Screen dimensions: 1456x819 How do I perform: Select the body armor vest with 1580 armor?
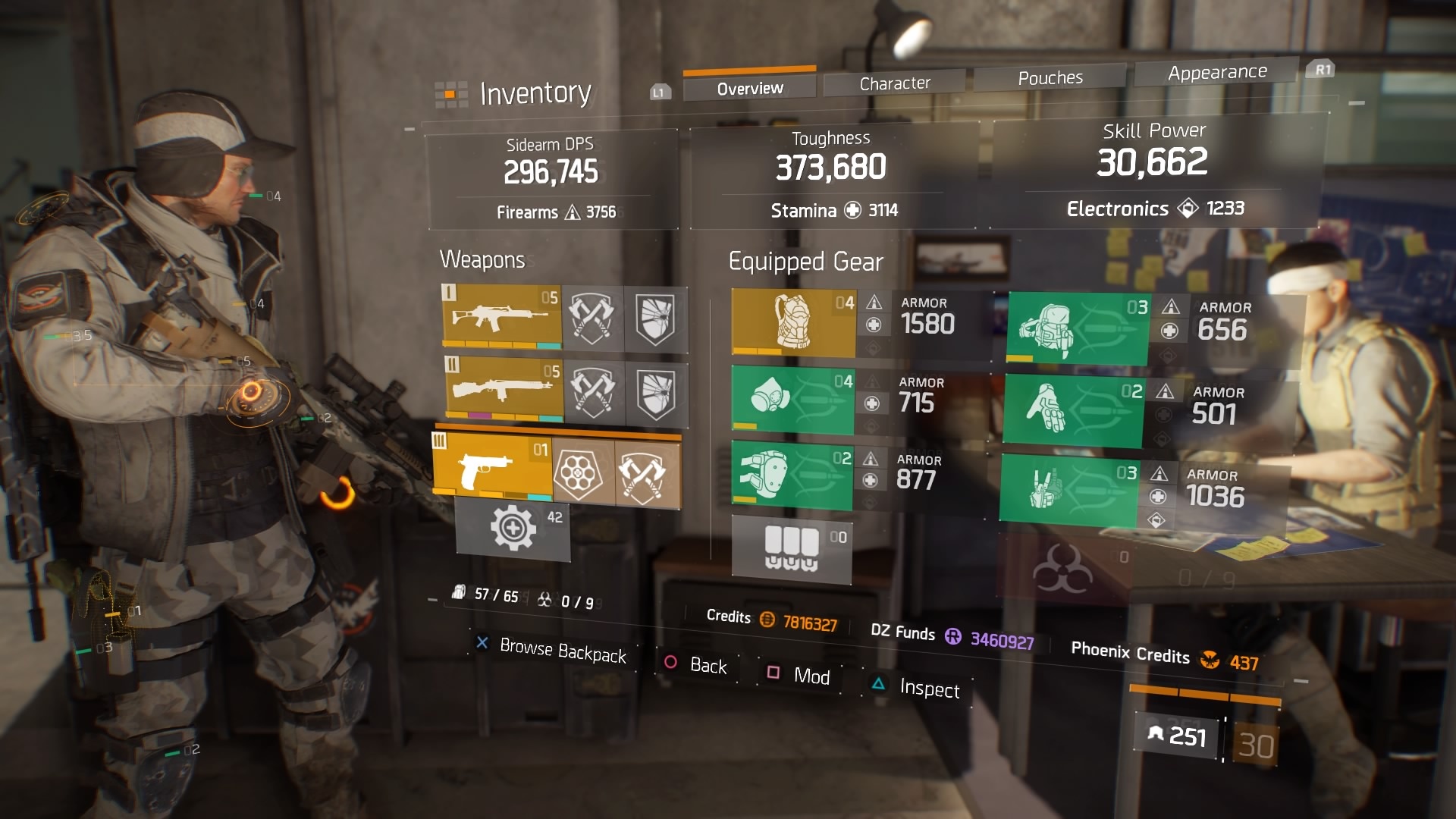(793, 322)
